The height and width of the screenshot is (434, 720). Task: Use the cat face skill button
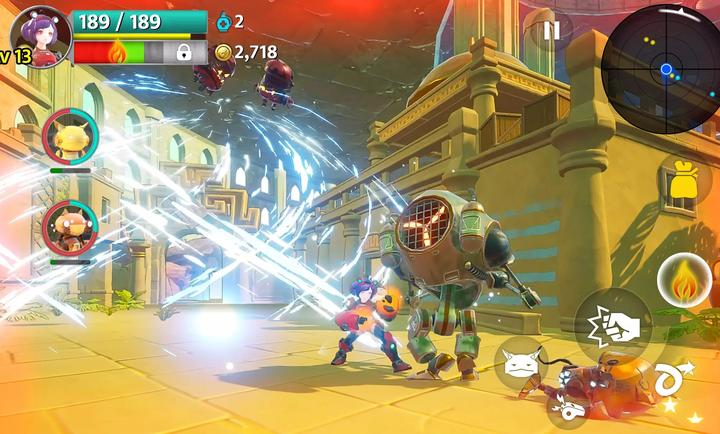coord(520,363)
